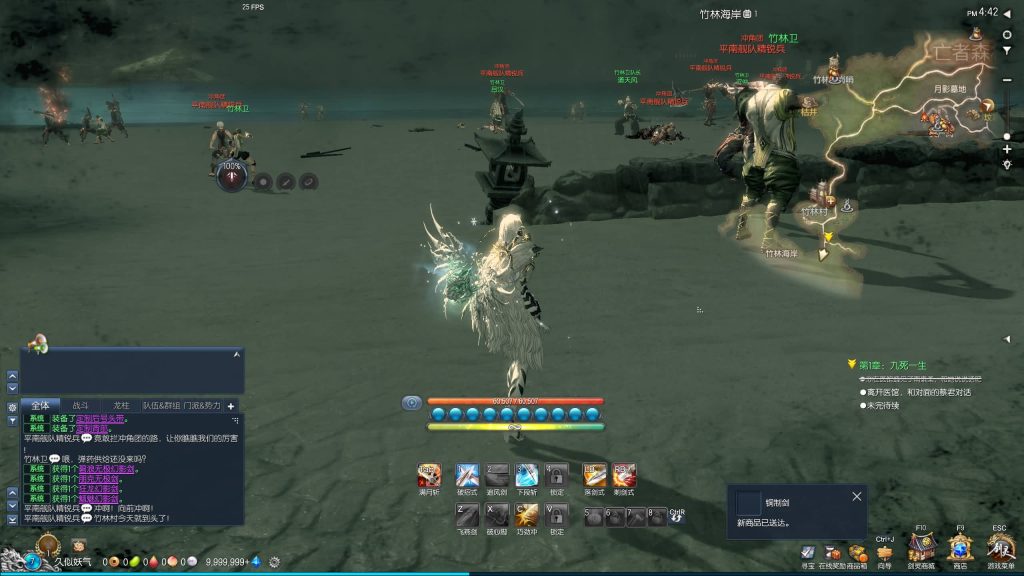Select the 全体 chat tab
This screenshot has width=1024, height=576.
click(40, 406)
